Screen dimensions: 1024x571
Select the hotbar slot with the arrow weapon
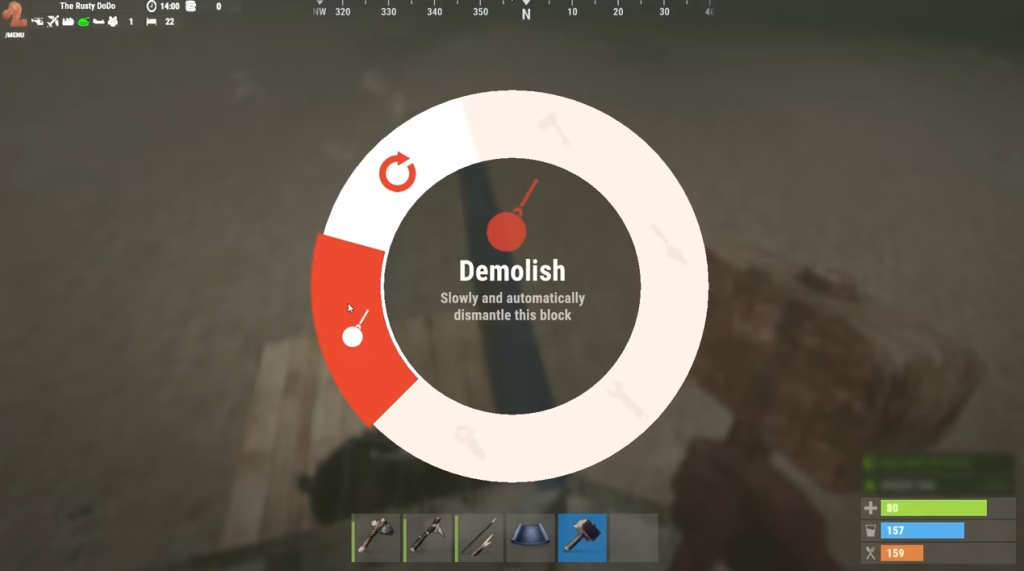480,538
